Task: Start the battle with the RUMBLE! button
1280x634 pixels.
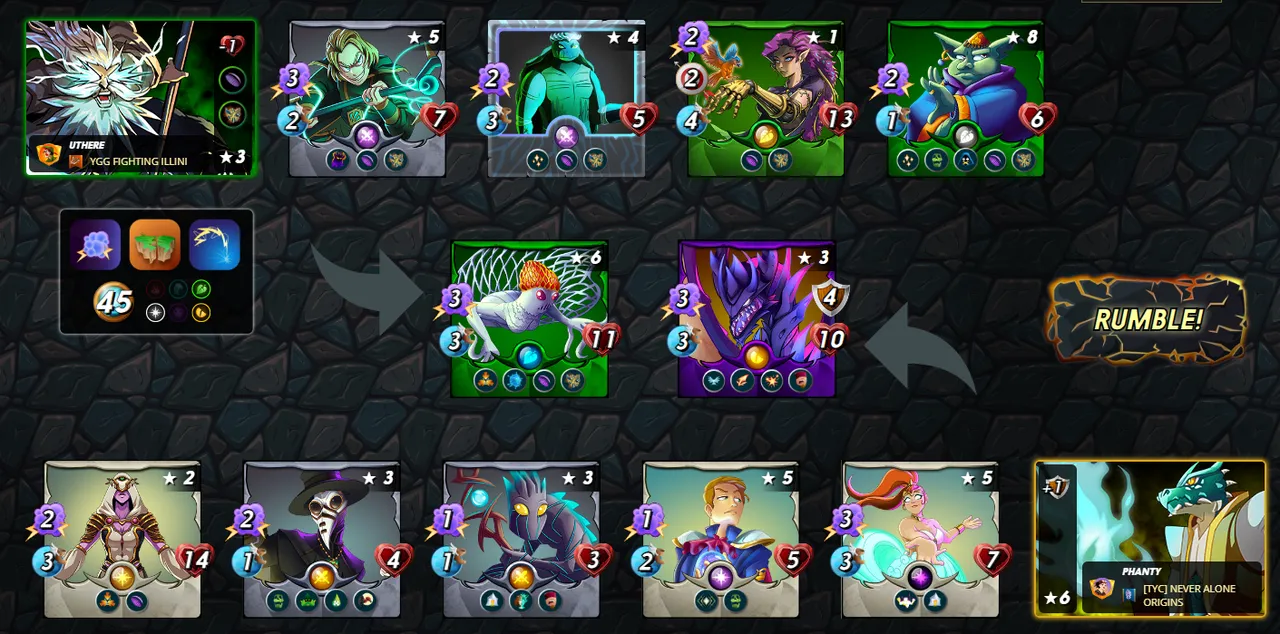Action: coord(1147,320)
